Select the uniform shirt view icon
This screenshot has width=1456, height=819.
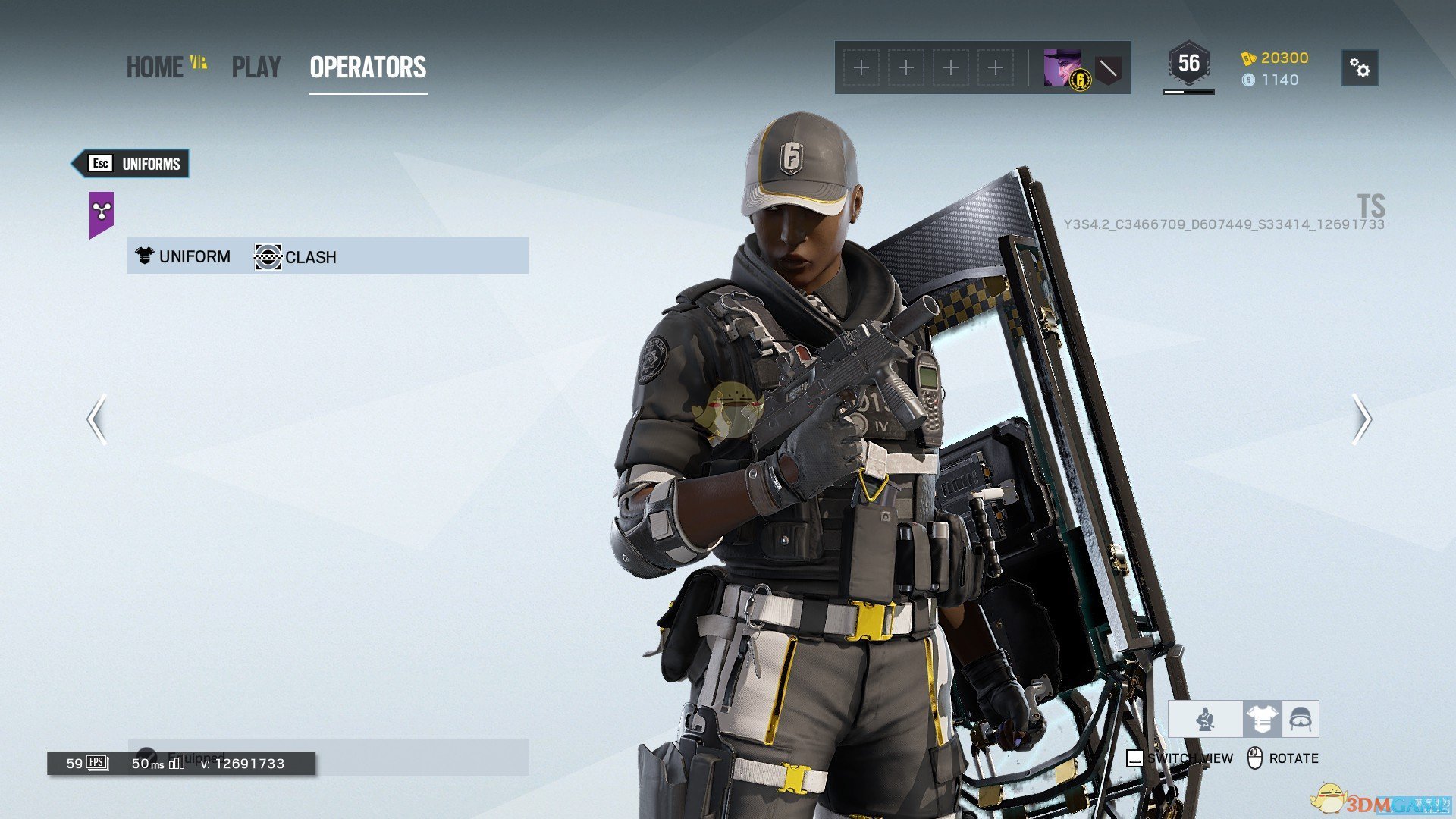click(x=1262, y=719)
